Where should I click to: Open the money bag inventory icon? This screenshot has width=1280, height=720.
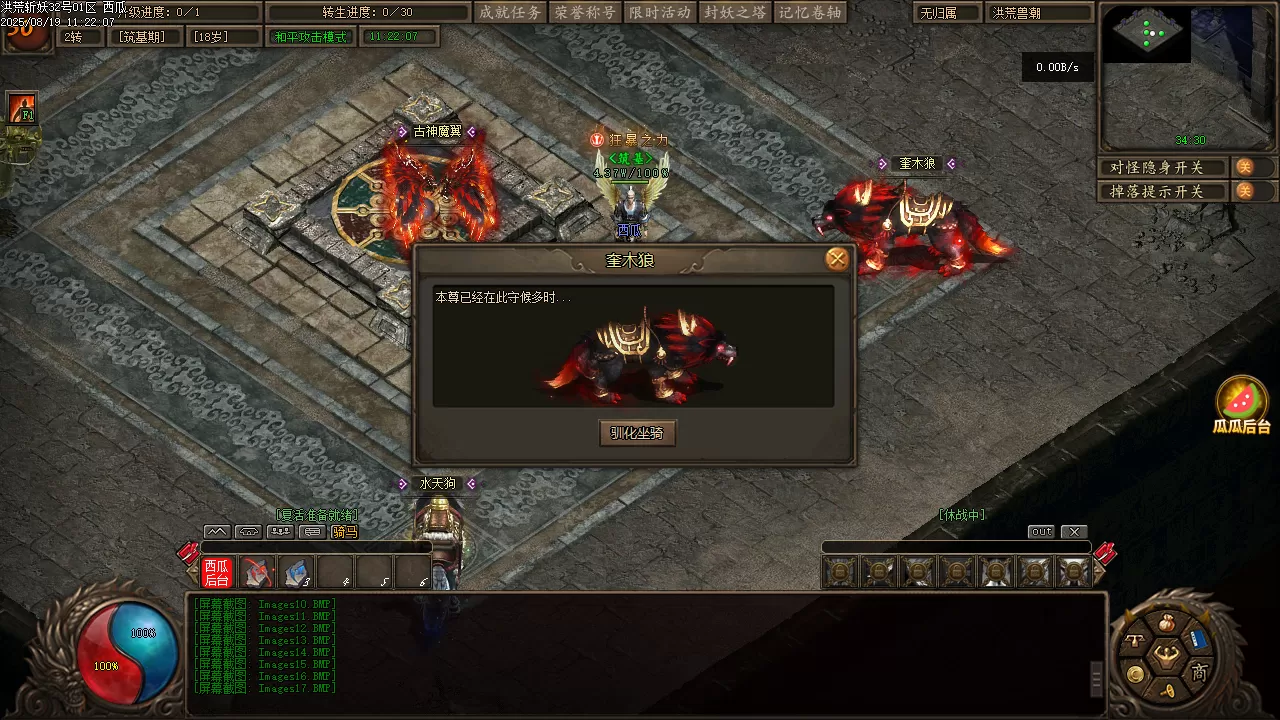pyautogui.click(x=1164, y=624)
